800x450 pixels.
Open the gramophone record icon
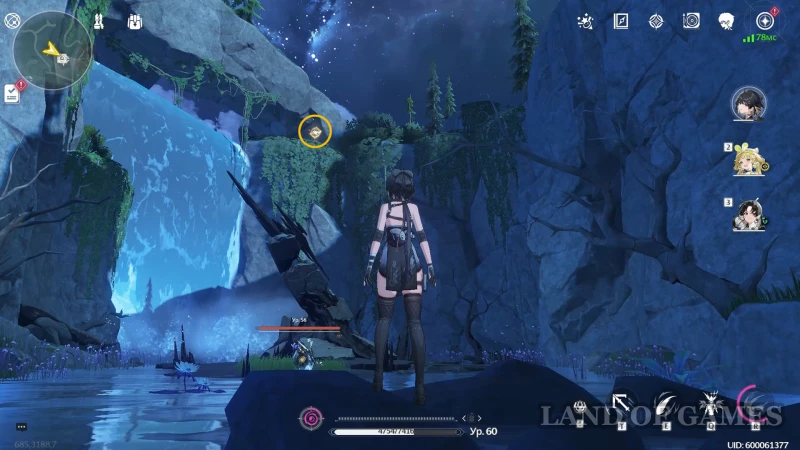coord(691,20)
